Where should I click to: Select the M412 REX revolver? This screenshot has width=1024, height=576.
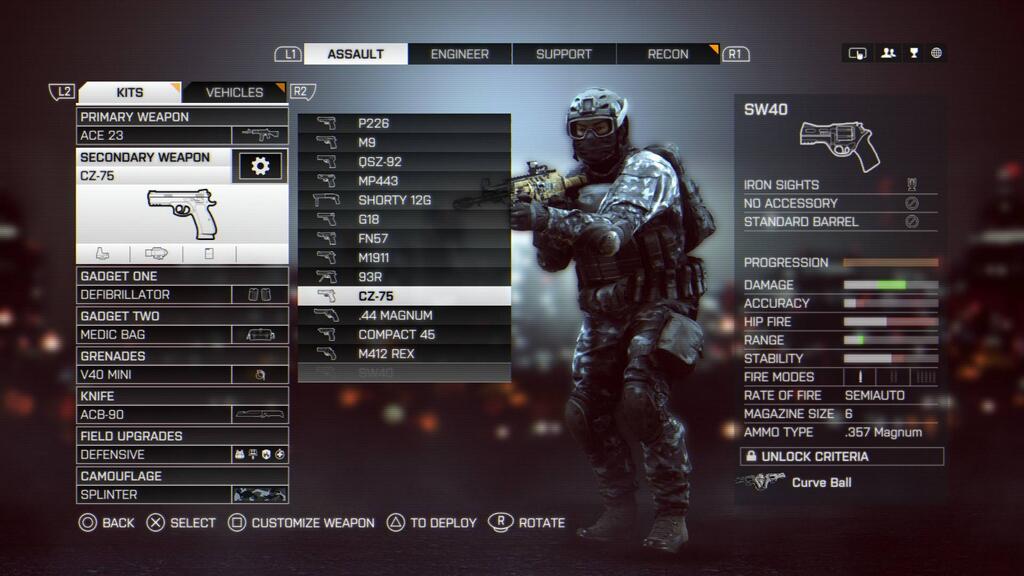pyautogui.click(x=404, y=354)
